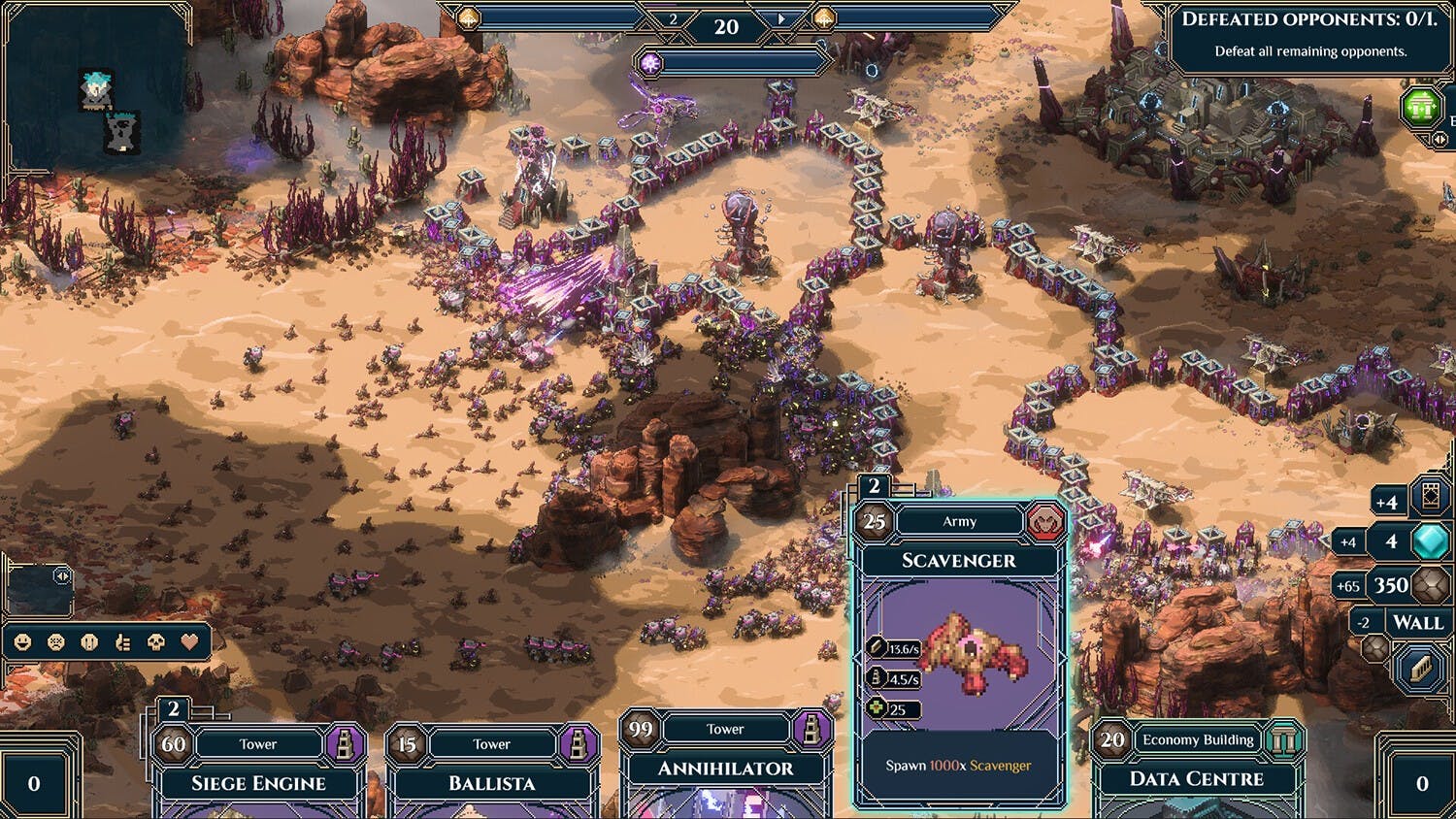Send the smiley face emote
This screenshot has height=819, width=1456.
pyautogui.click(x=23, y=642)
